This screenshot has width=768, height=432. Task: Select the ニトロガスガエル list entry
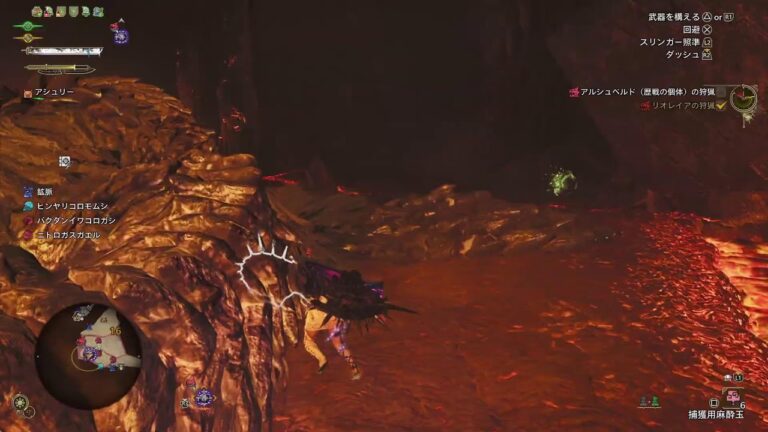pos(64,234)
